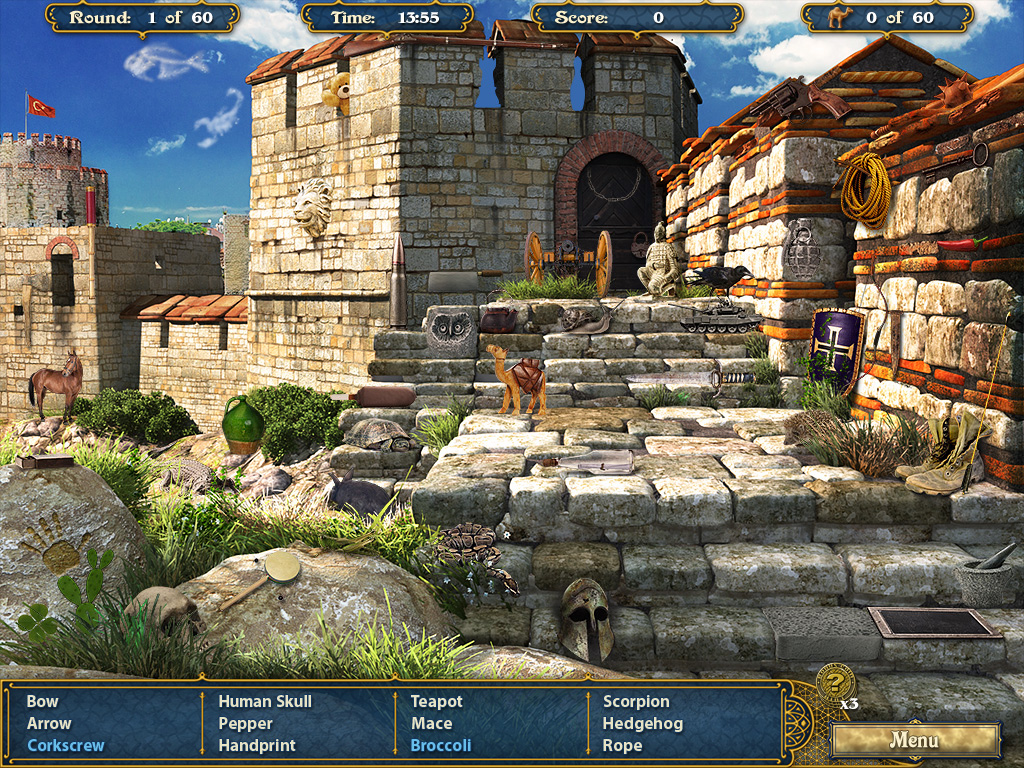Select Bow in the item list
1024x768 pixels.
[43, 702]
